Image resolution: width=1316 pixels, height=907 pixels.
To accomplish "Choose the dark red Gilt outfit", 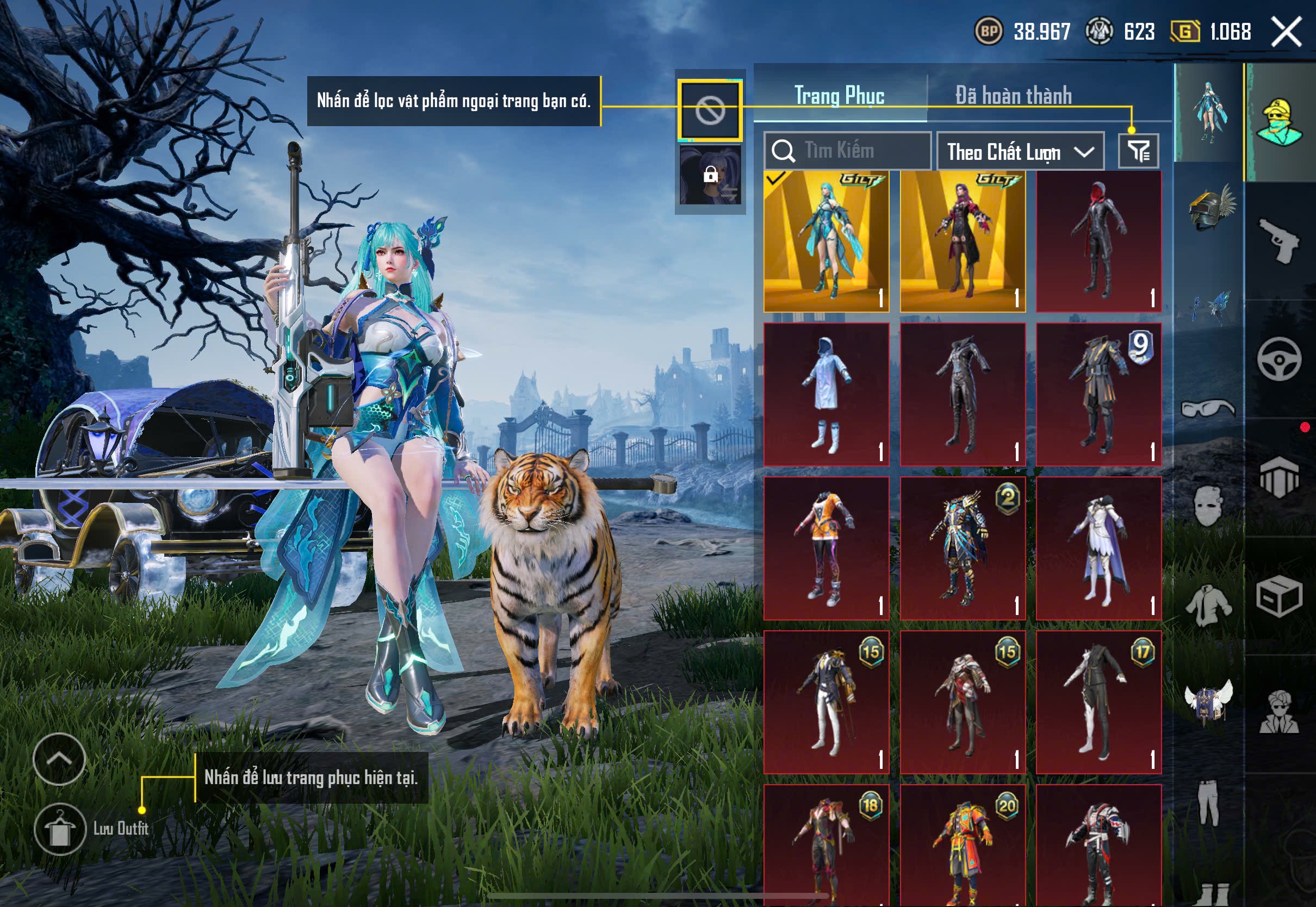I will tap(963, 241).
